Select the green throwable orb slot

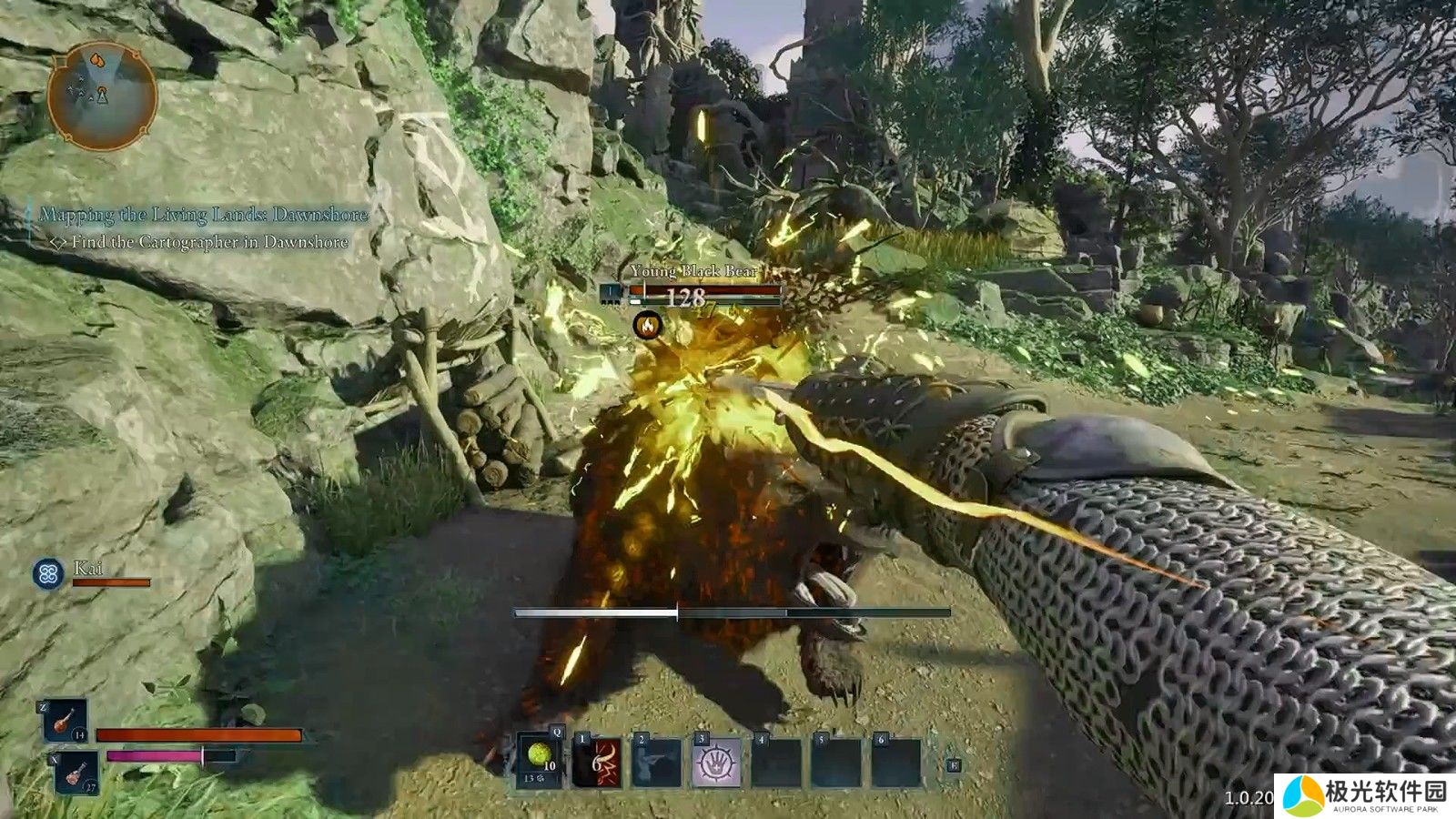[x=539, y=761]
